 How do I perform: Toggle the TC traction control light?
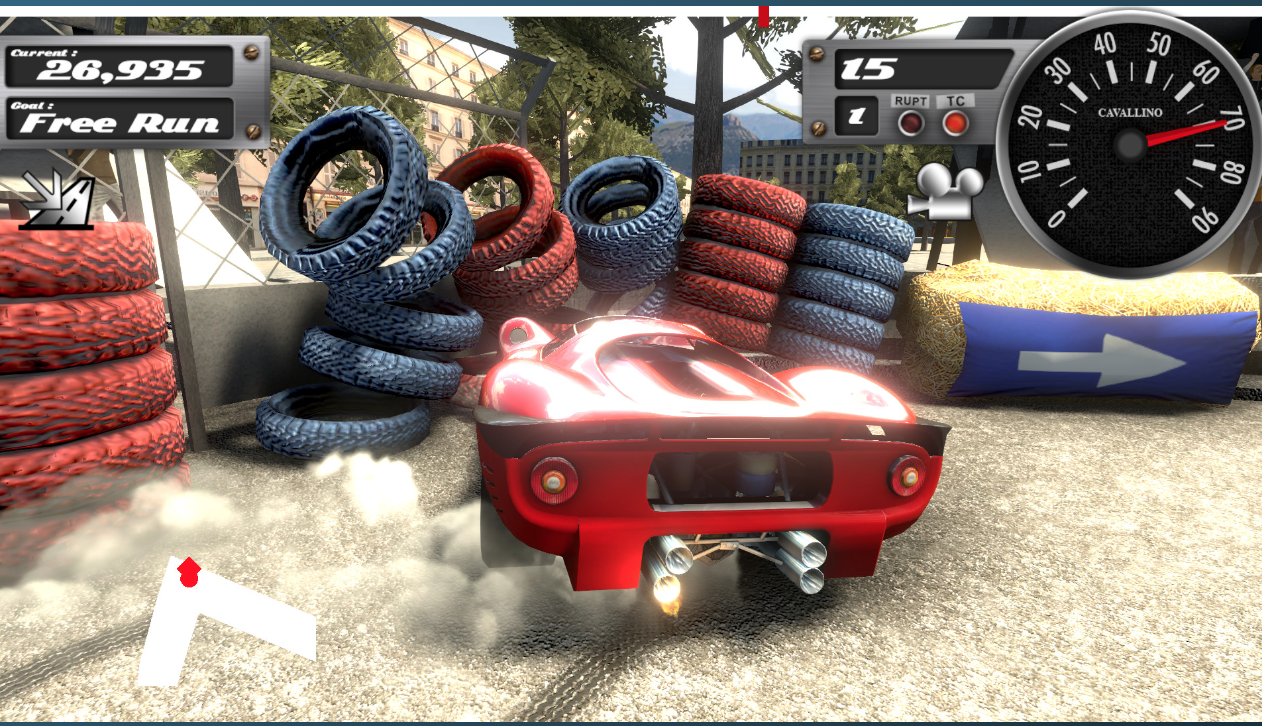click(x=956, y=123)
